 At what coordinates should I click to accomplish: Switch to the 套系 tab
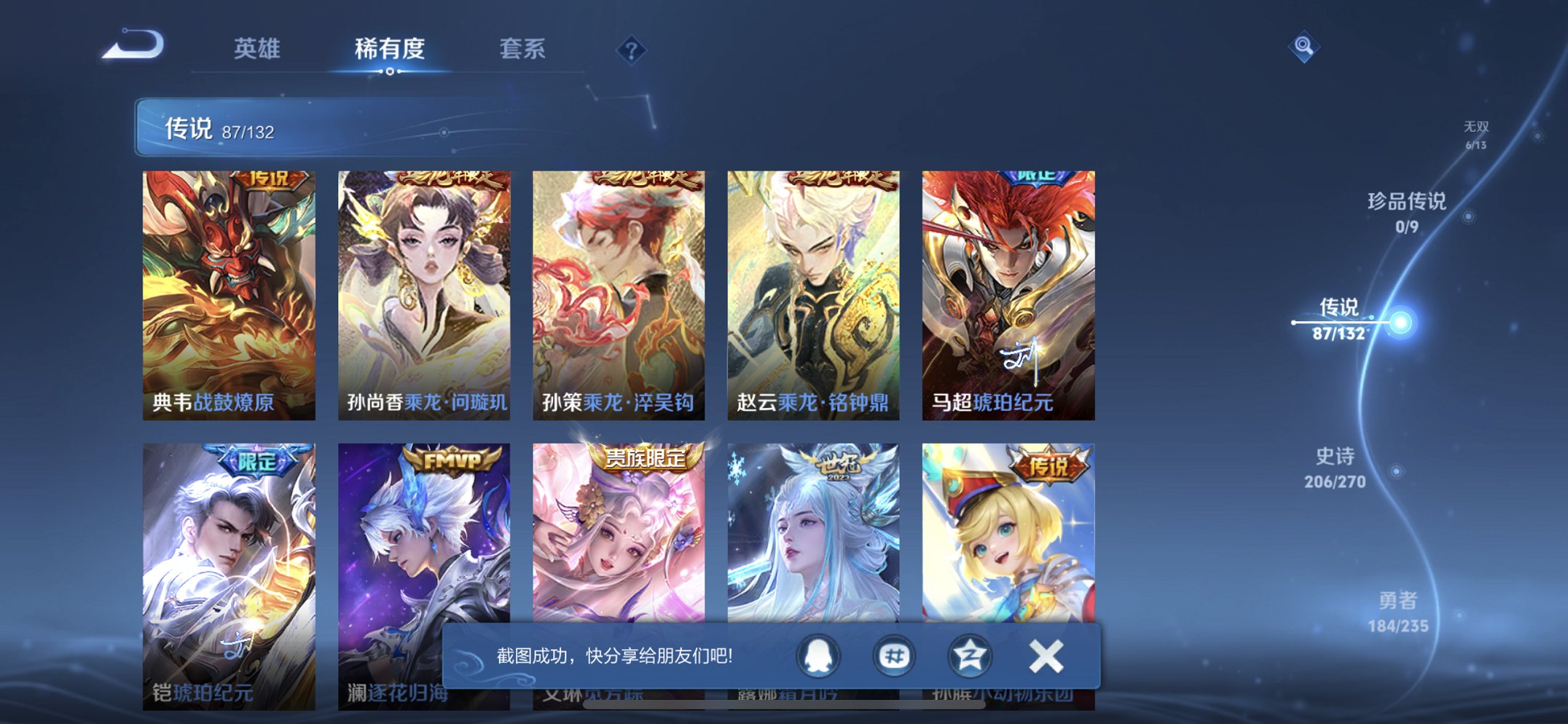(x=523, y=49)
